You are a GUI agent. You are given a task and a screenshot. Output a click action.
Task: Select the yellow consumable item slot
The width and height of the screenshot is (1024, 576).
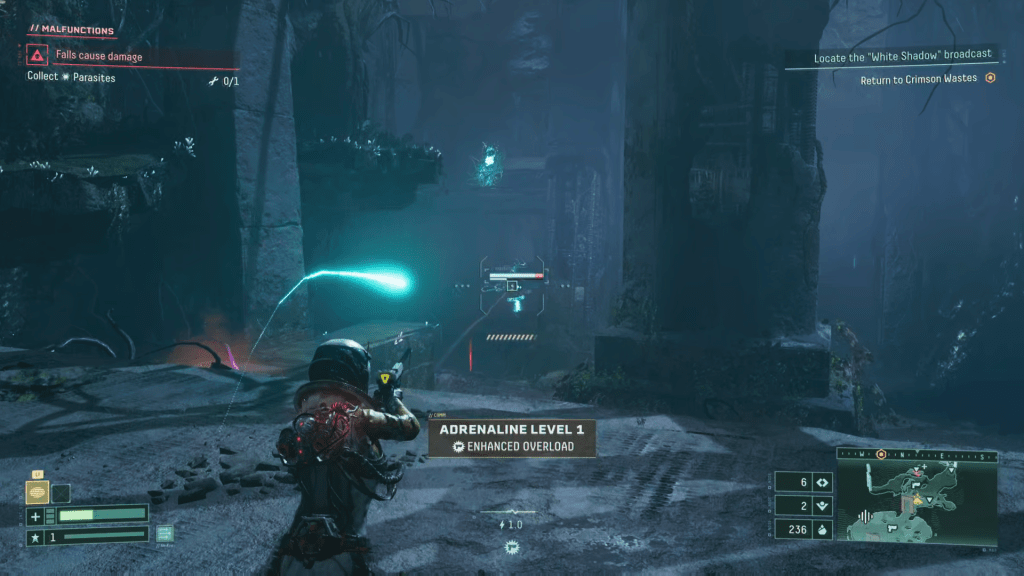(x=37, y=492)
